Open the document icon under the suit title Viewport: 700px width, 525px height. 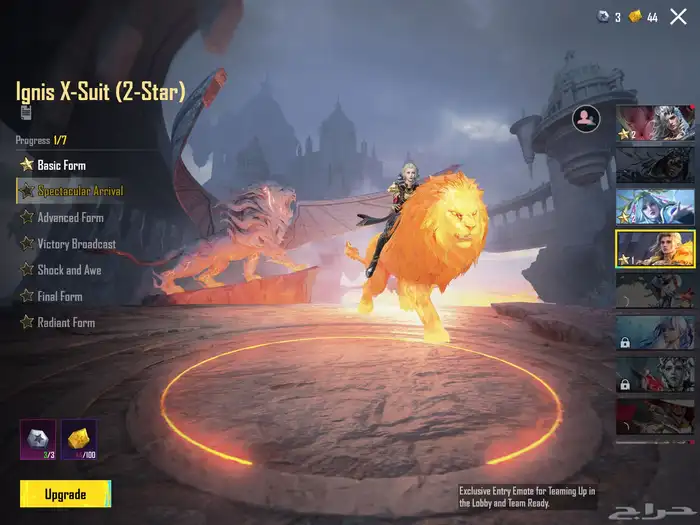pyautogui.click(x=25, y=113)
